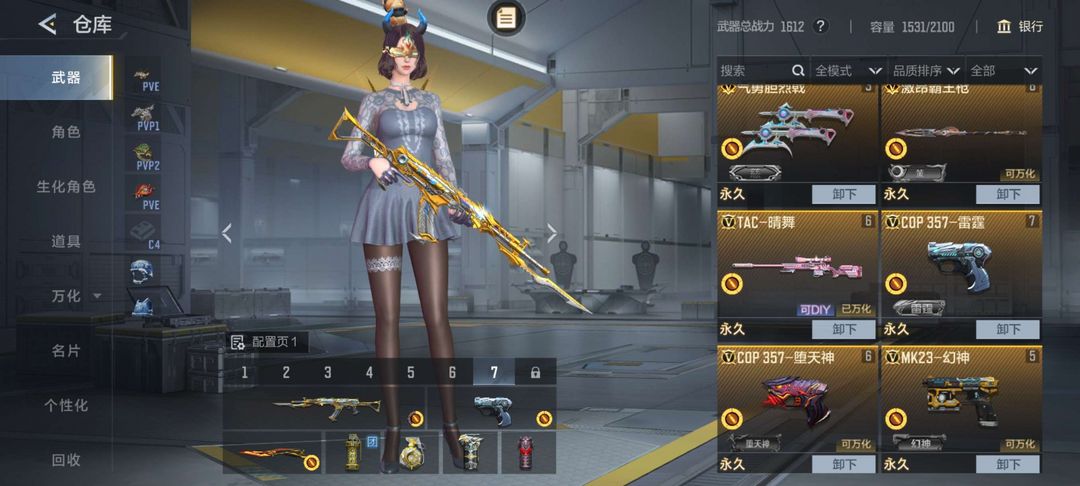This screenshot has height=486, width=1080.
Task: Open the 配置页1 loadout page selector
Action: (265, 342)
